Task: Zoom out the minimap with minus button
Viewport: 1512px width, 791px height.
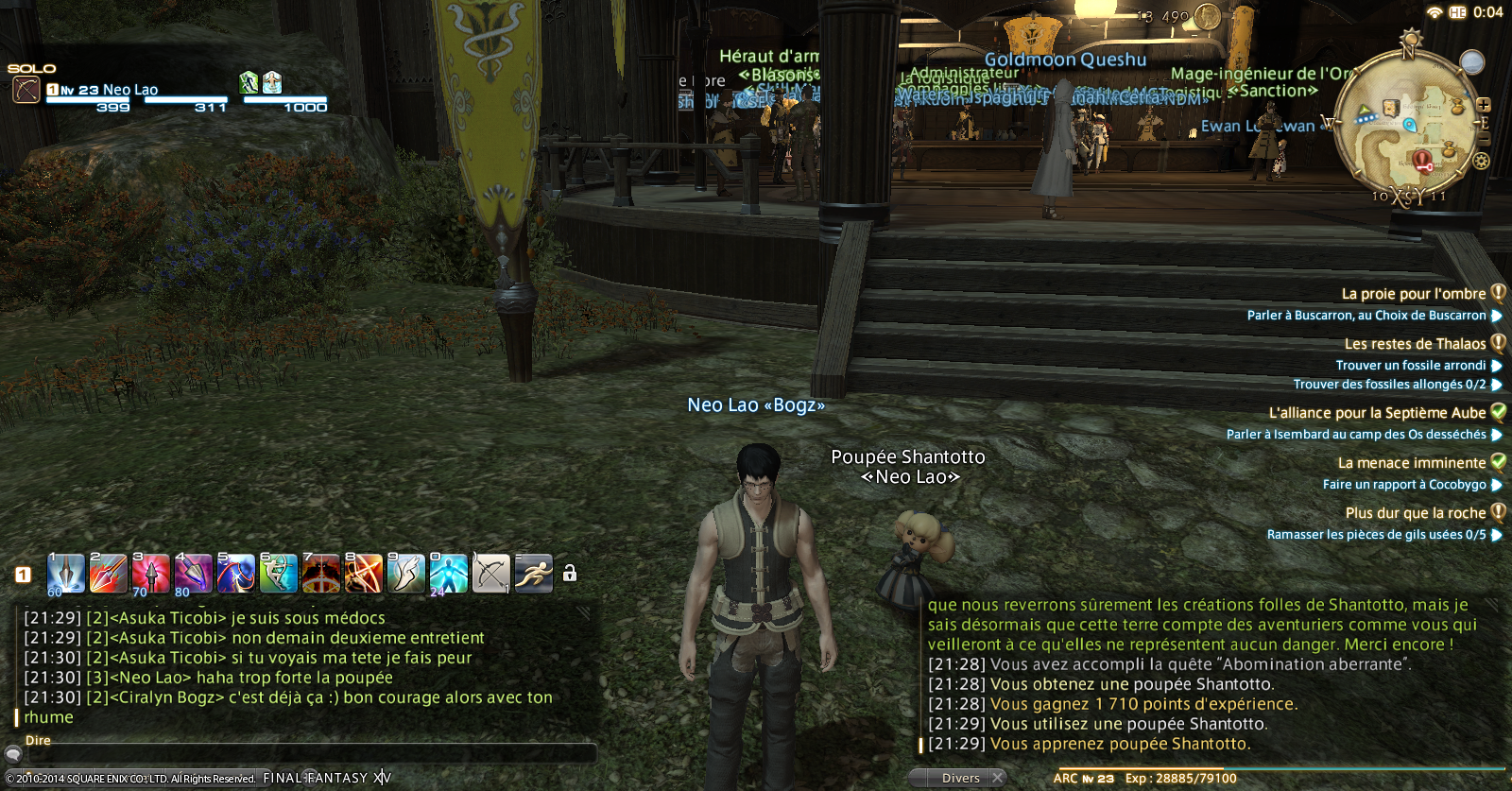Action: coord(1484,139)
